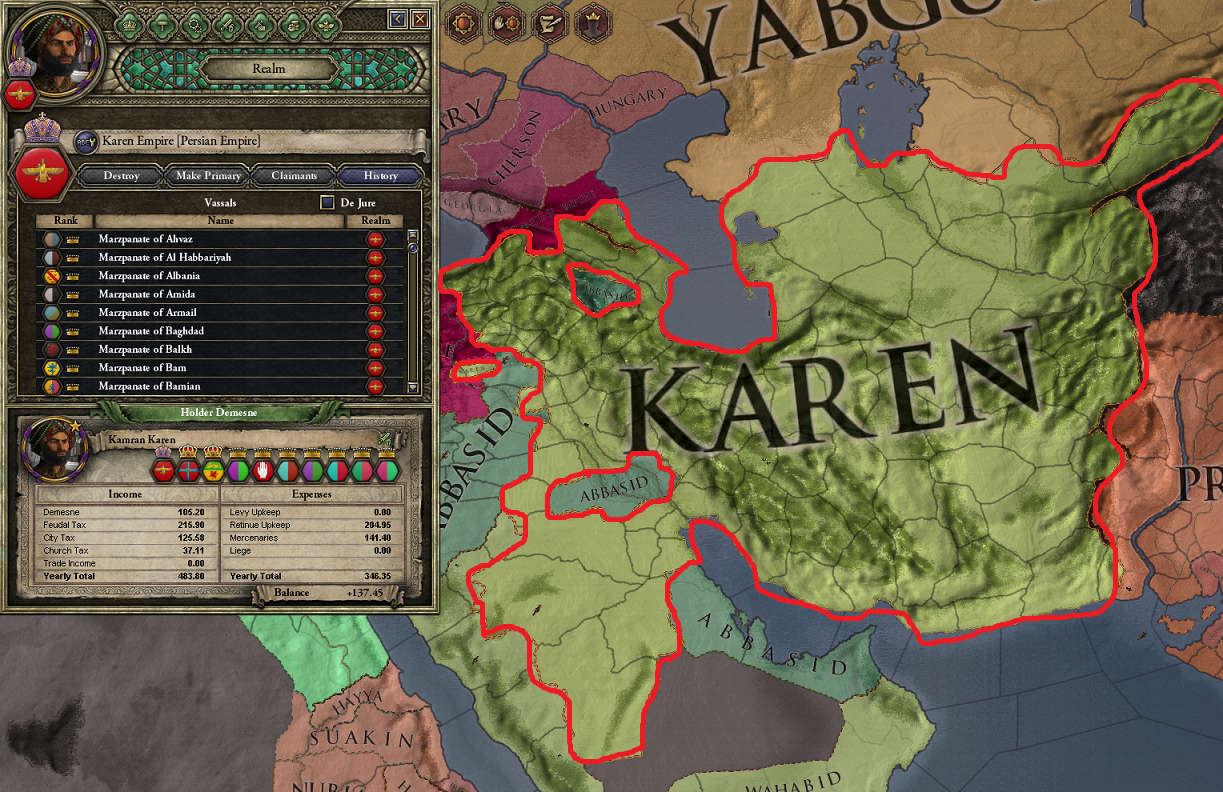
Task: Click the crowned figure icon on map bar
Action: (591, 21)
